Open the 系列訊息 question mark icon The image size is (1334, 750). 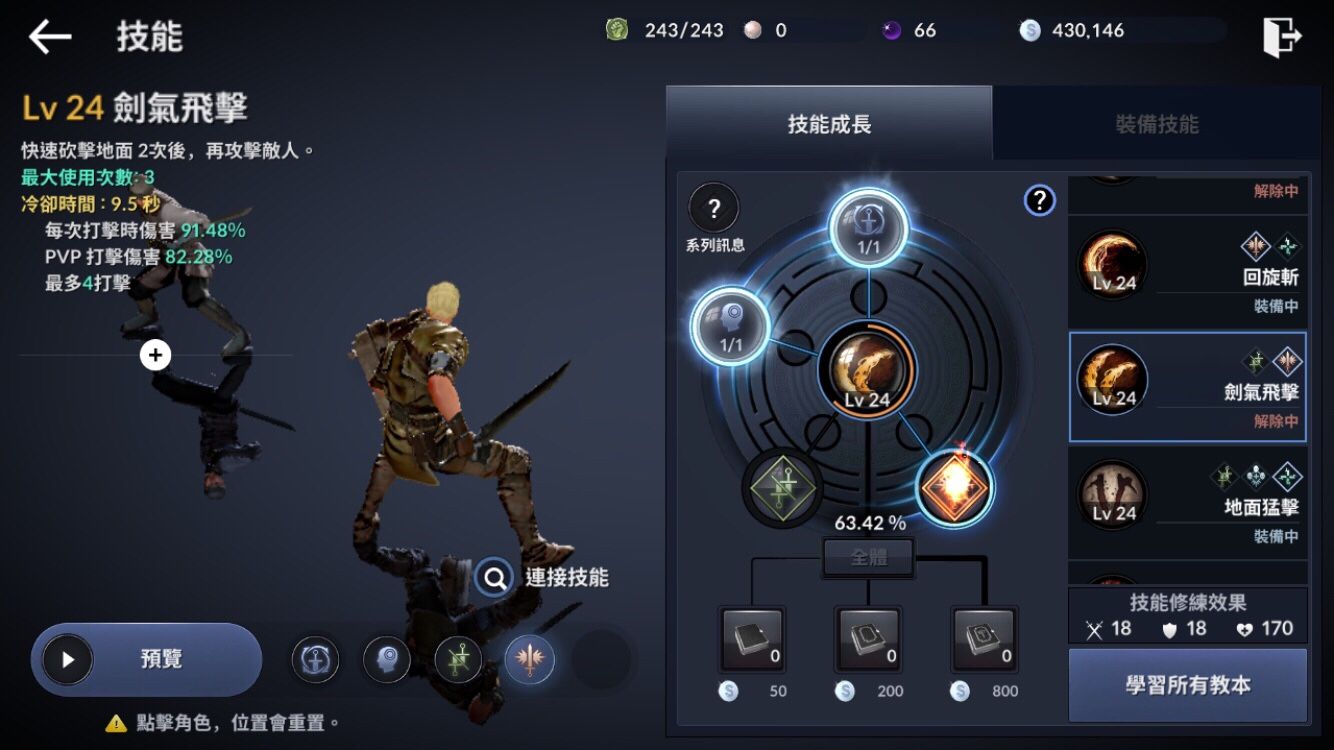click(x=713, y=210)
